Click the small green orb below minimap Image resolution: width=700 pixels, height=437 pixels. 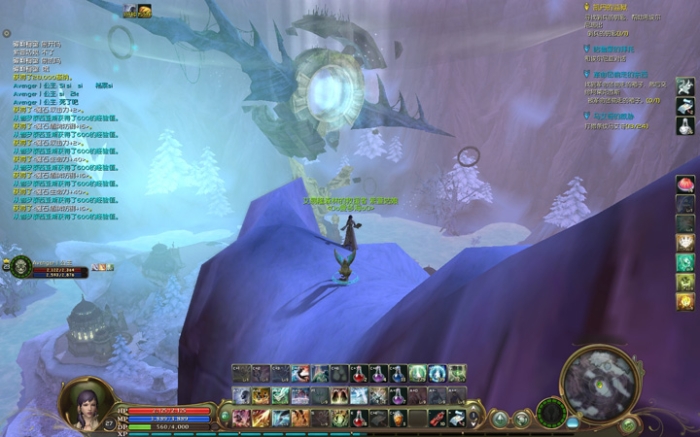click(628, 425)
